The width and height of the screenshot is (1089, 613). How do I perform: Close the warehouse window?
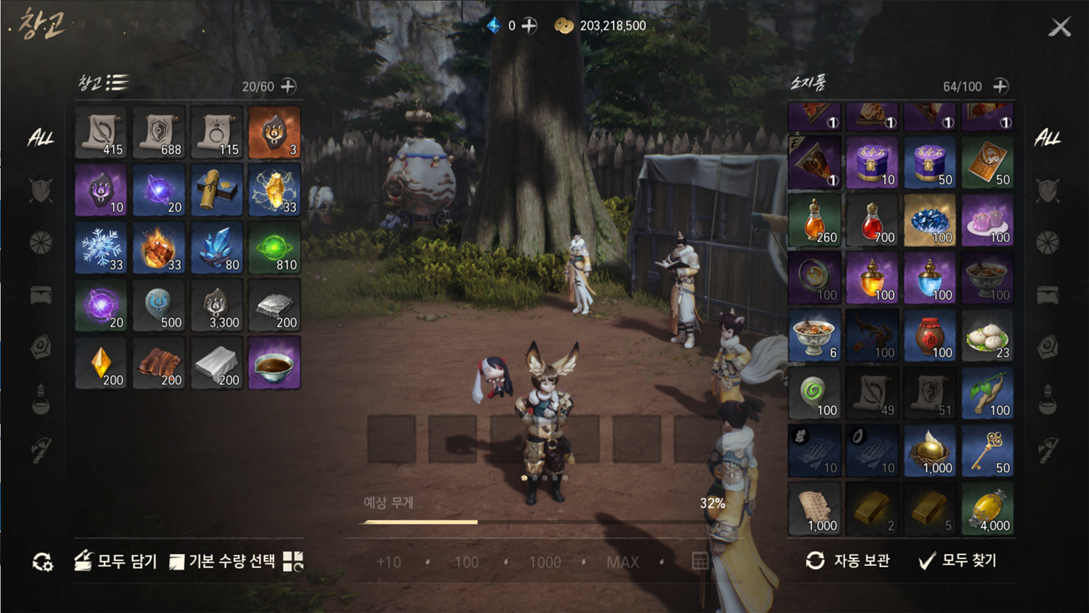(x=1059, y=27)
